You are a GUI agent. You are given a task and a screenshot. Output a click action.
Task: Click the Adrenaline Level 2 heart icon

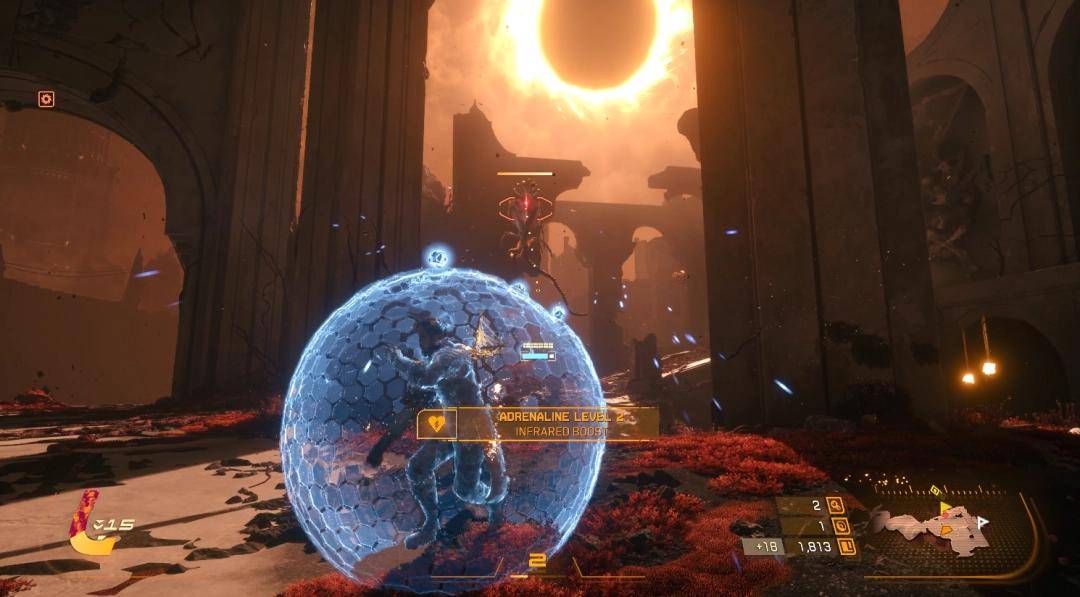click(x=436, y=423)
